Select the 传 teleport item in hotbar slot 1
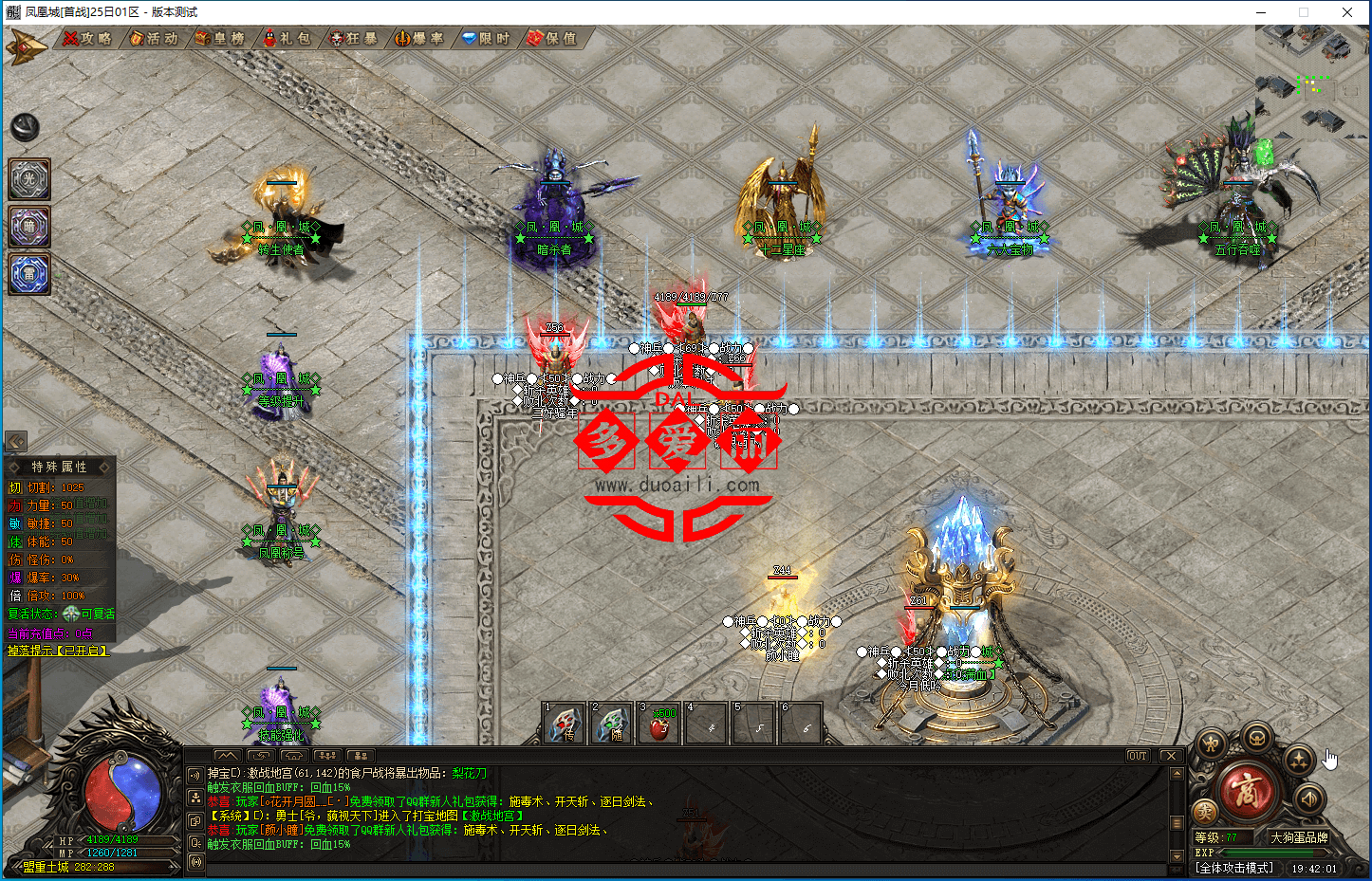1372x881 pixels. (565, 725)
